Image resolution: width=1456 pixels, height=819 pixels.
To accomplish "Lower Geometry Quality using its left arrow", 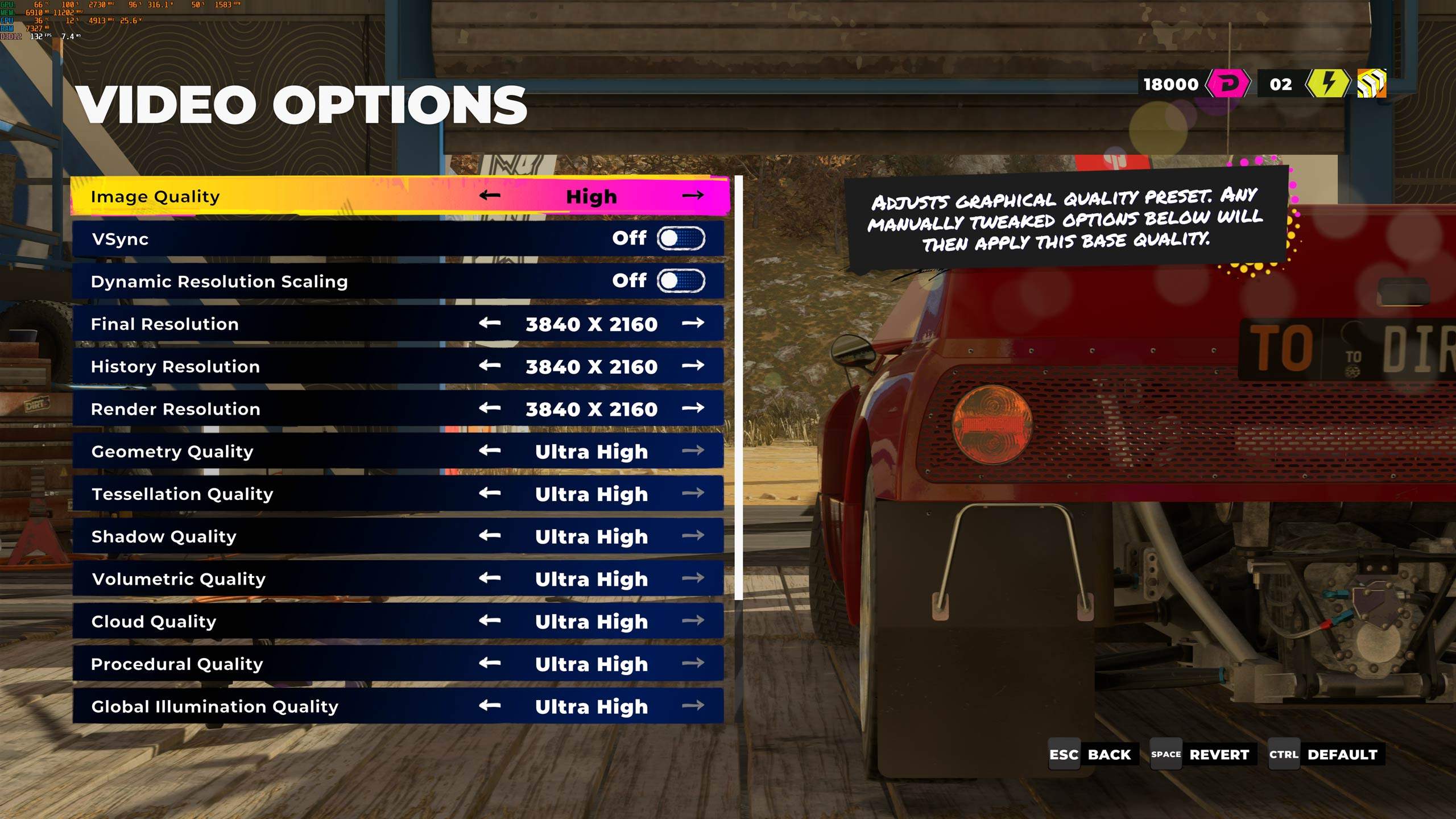I will [x=489, y=451].
